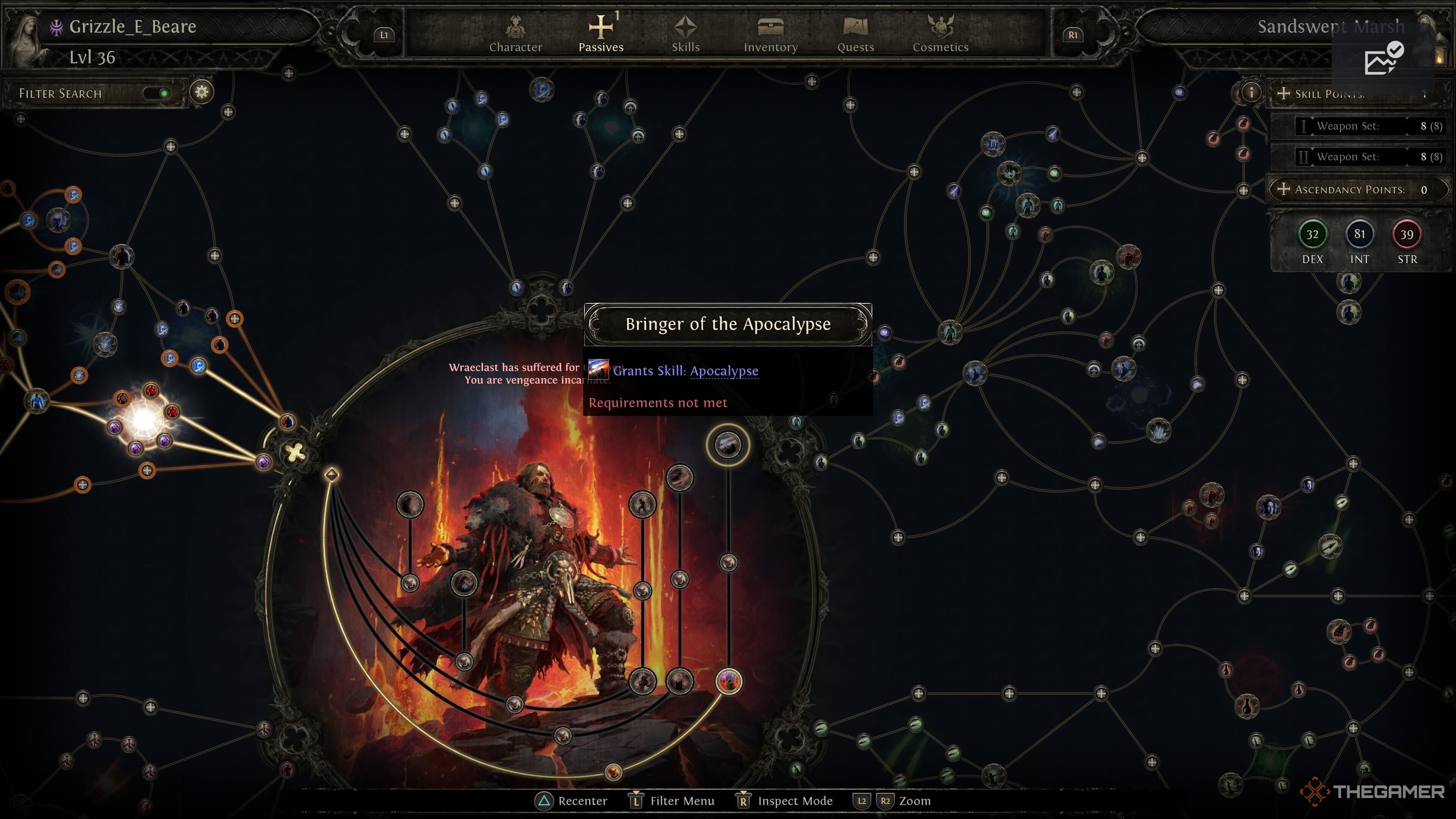Click the info button beside Skill Points

(x=1250, y=92)
